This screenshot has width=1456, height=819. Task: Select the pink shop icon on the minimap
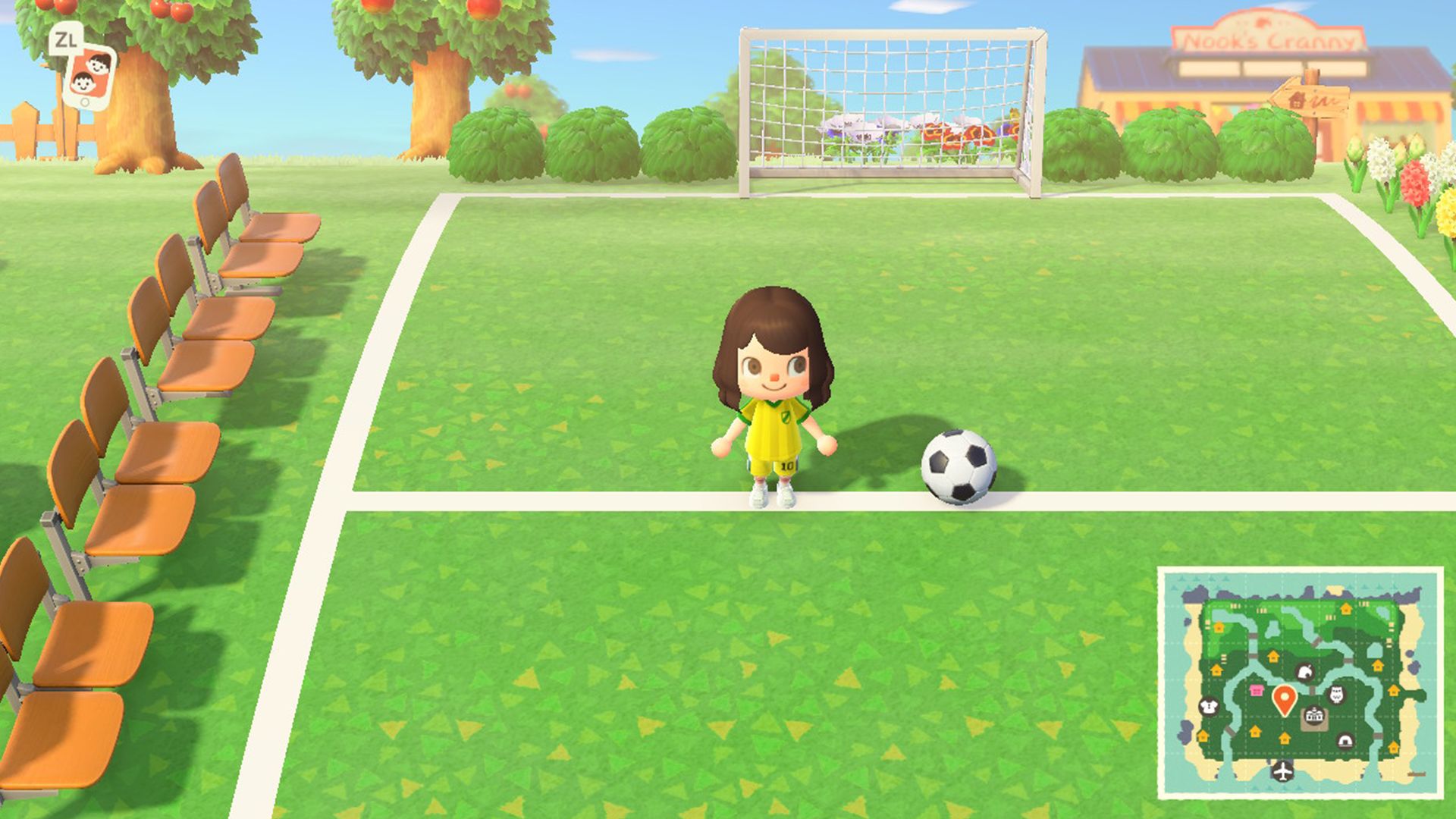(x=1257, y=690)
